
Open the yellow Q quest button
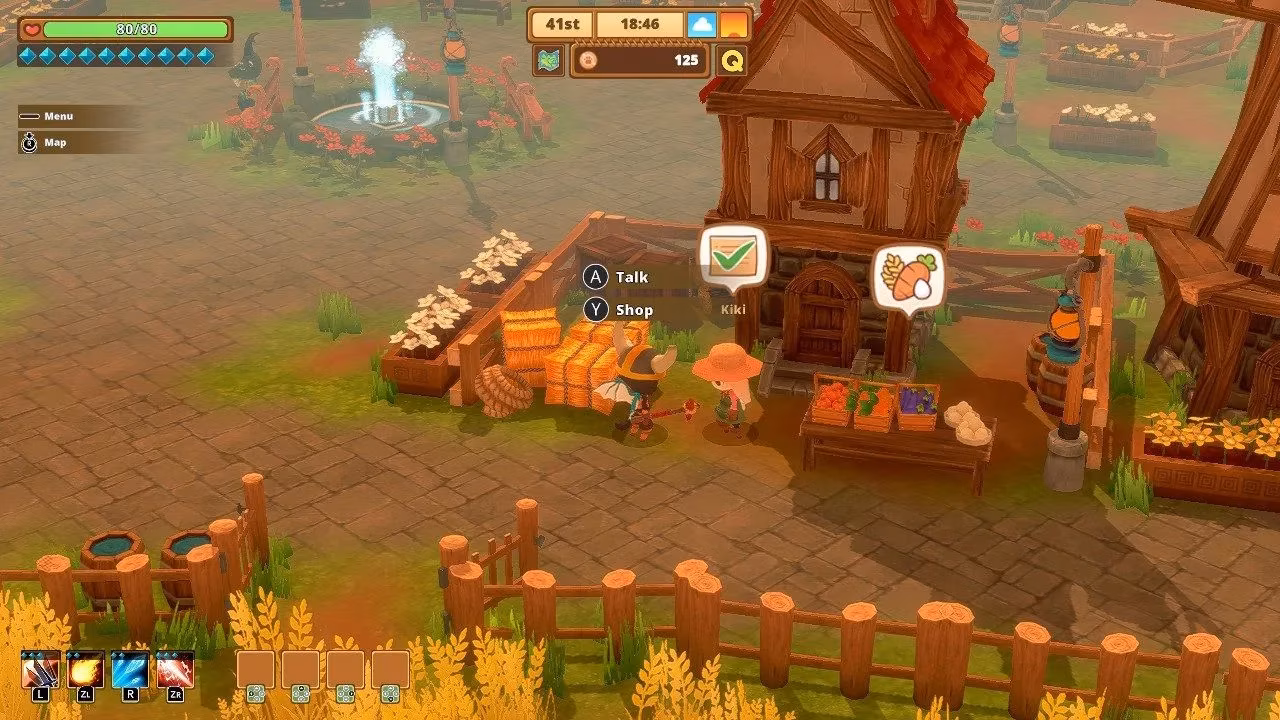pyautogui.click(x=732, y=61)
